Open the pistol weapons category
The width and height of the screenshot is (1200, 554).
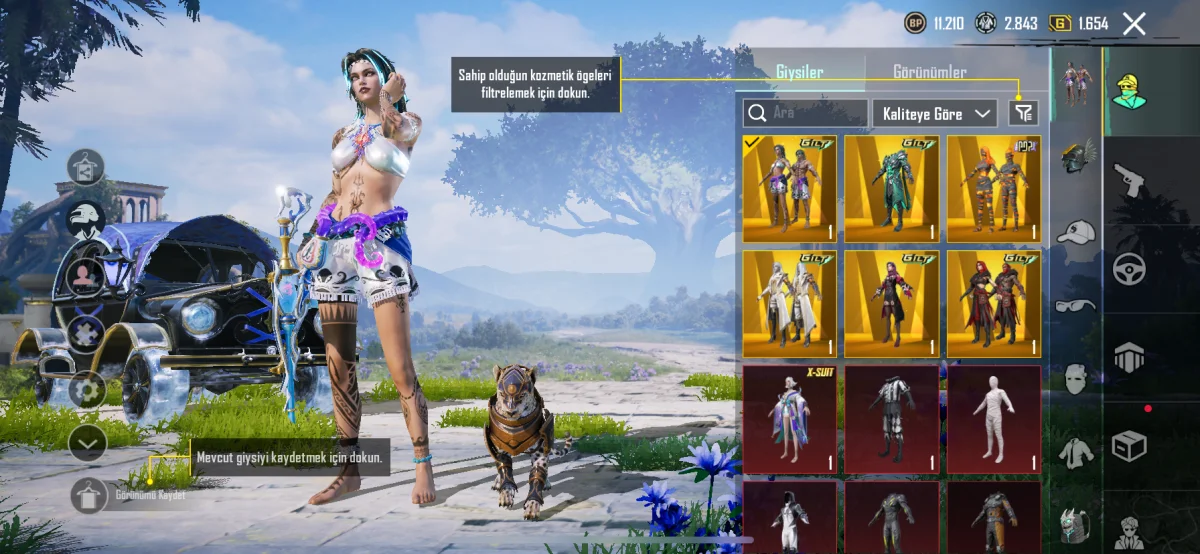pos(1129,181)
